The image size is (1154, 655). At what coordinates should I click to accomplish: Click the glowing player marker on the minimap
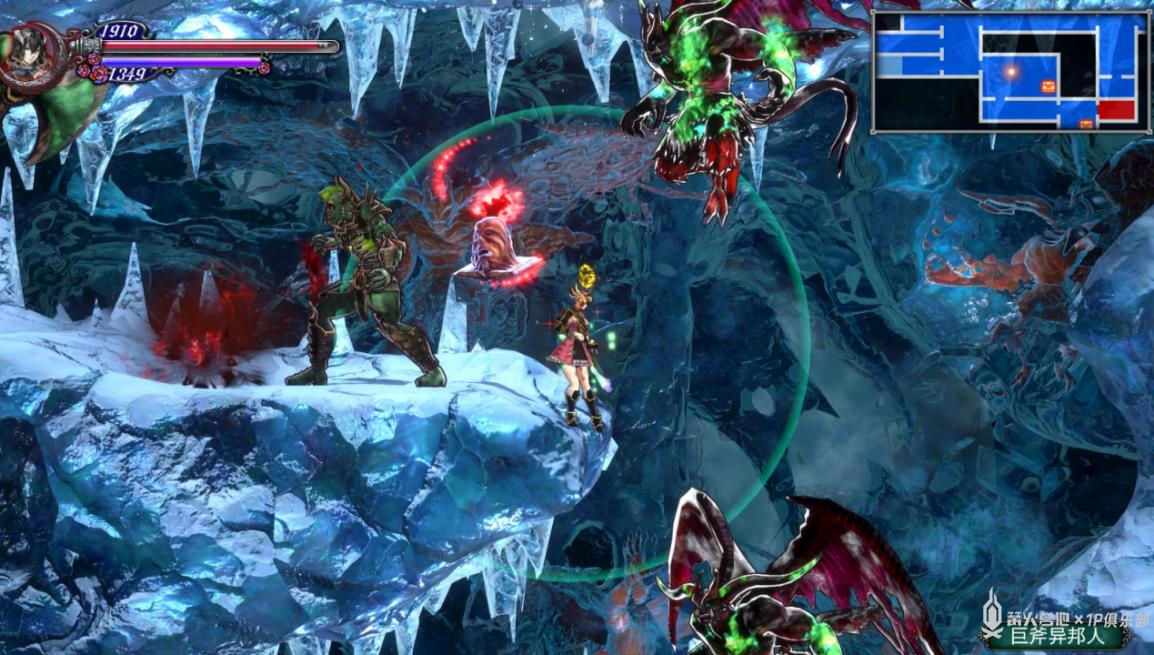tap(1012, 71)
